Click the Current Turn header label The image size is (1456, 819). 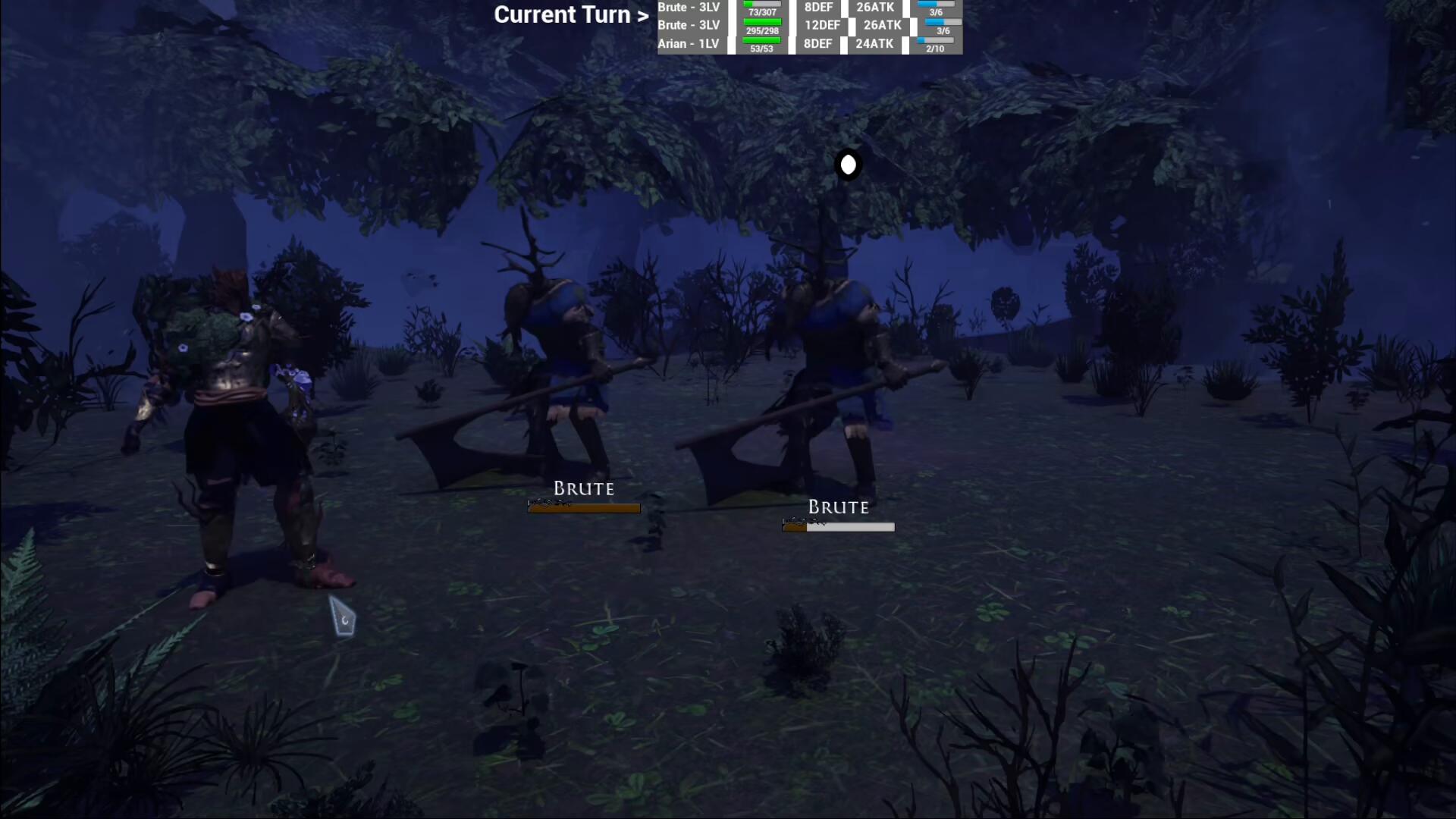(571, 14)
